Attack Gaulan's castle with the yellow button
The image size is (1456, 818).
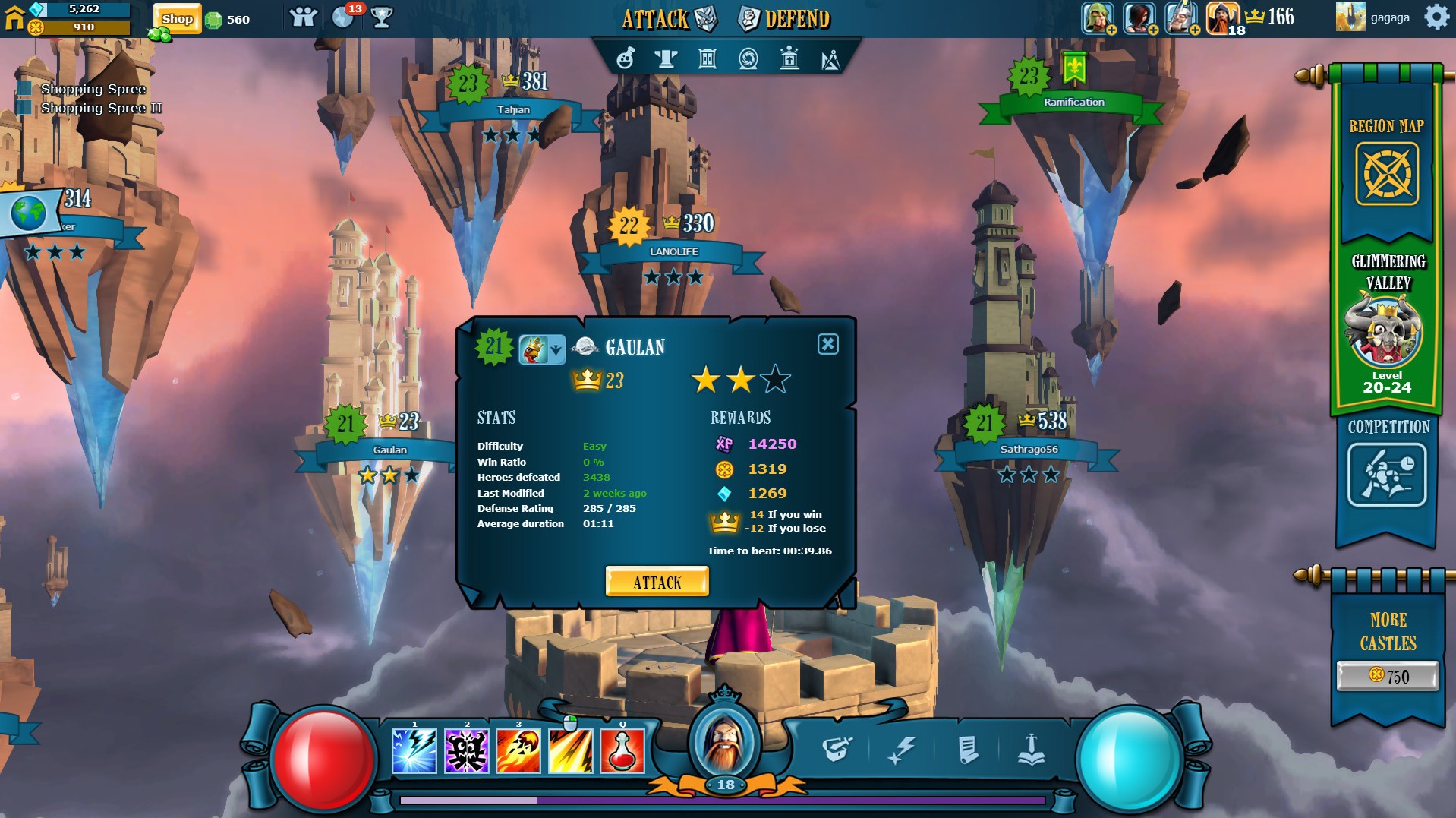pos(657,582)
